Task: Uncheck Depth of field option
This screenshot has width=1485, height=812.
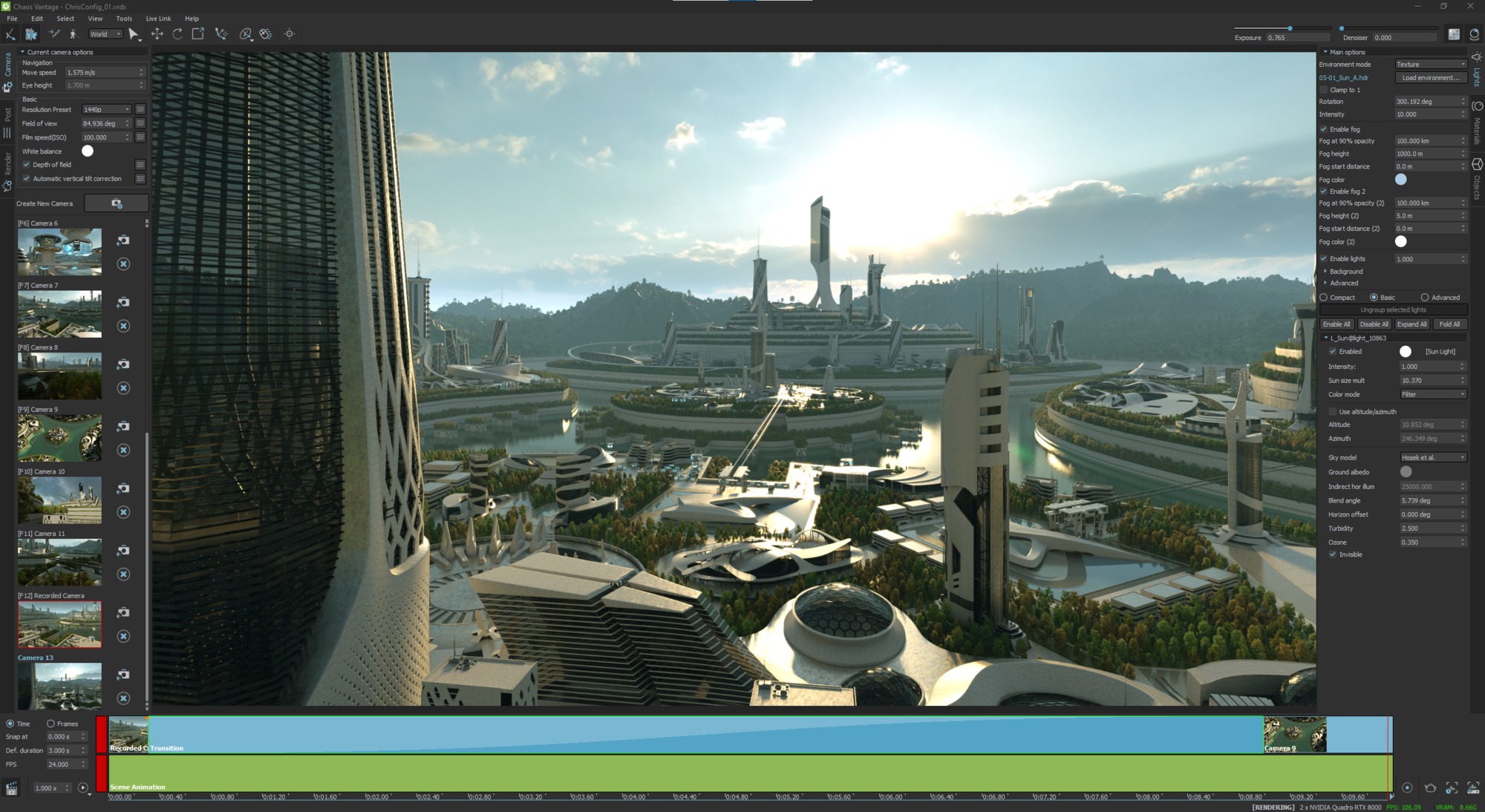Action: click(26, 164)
